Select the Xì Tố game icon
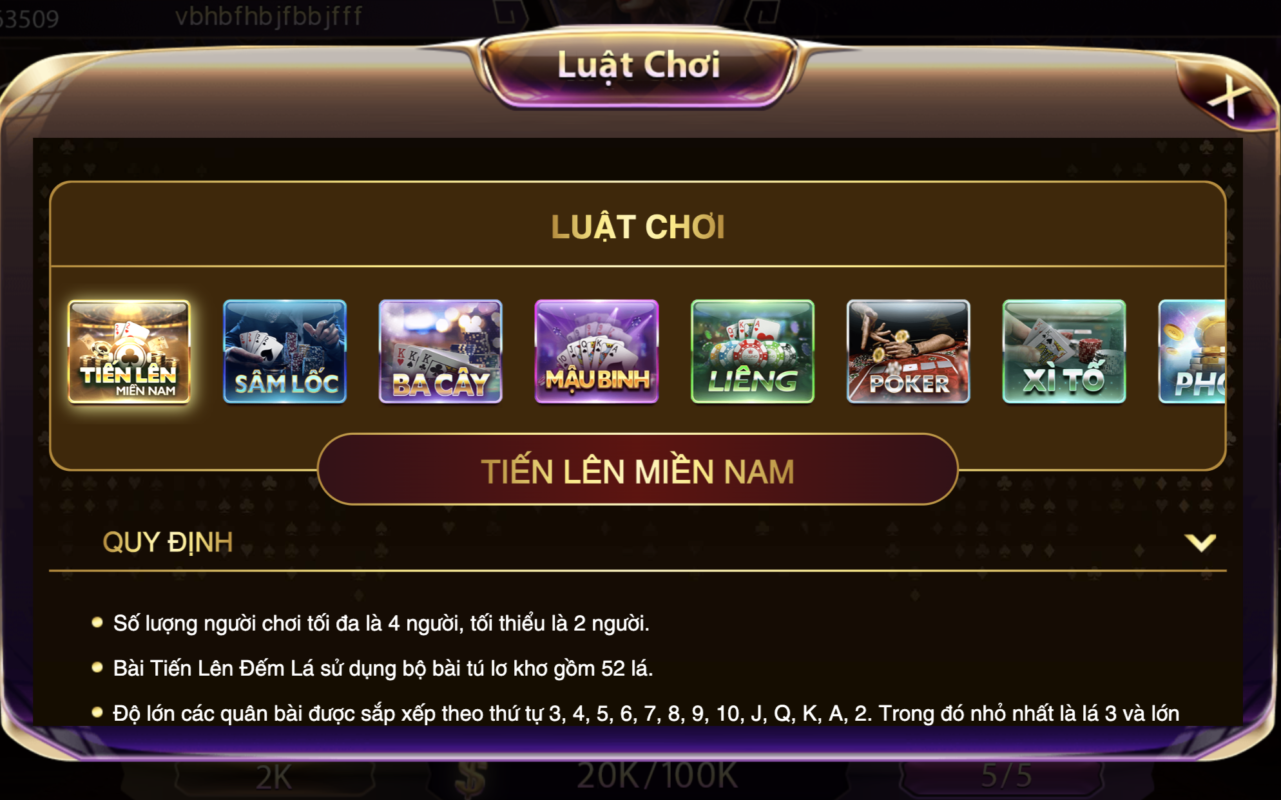 [1063, 351]
